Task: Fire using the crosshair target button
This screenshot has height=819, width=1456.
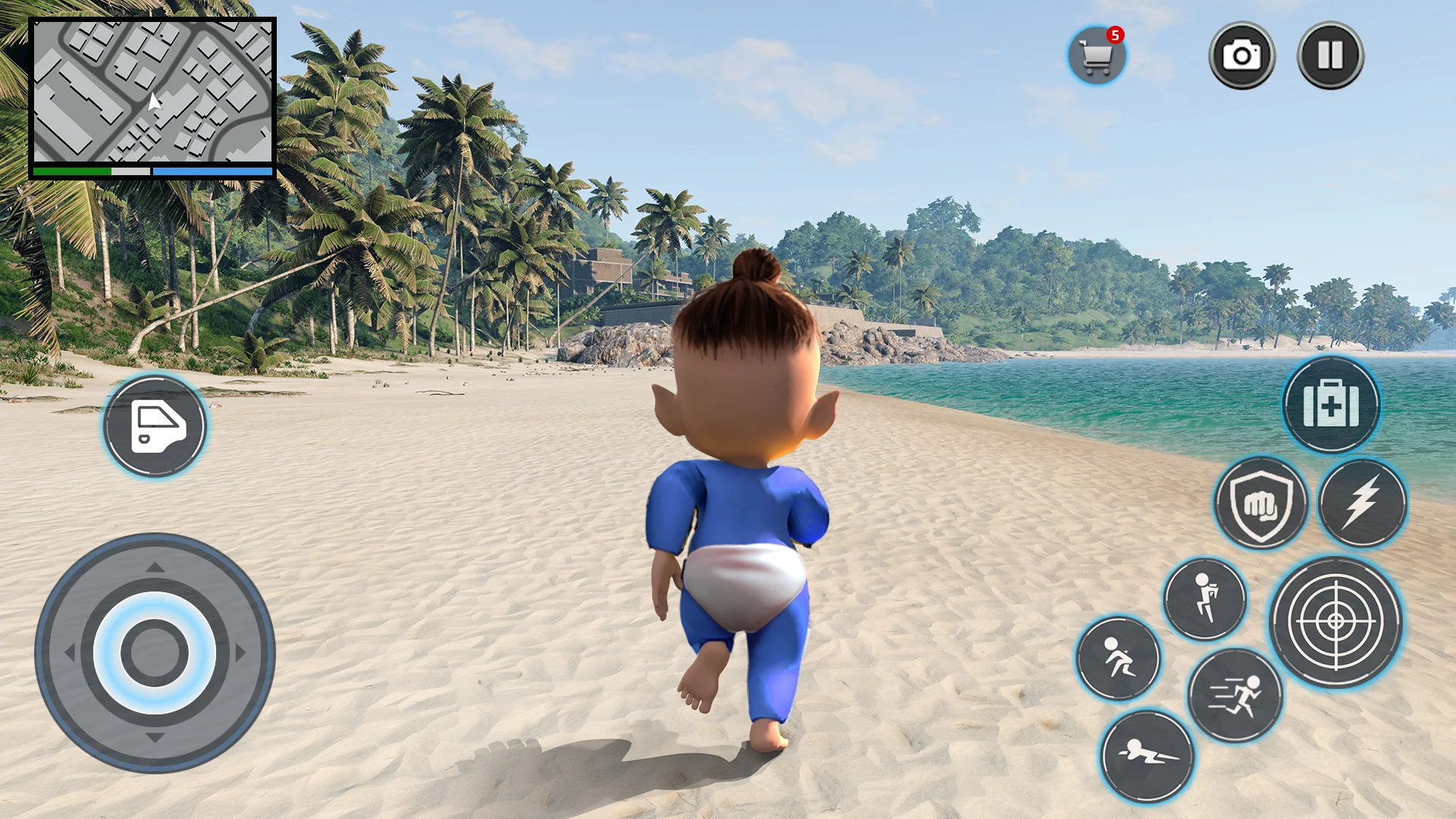Action: [1335, 622]
